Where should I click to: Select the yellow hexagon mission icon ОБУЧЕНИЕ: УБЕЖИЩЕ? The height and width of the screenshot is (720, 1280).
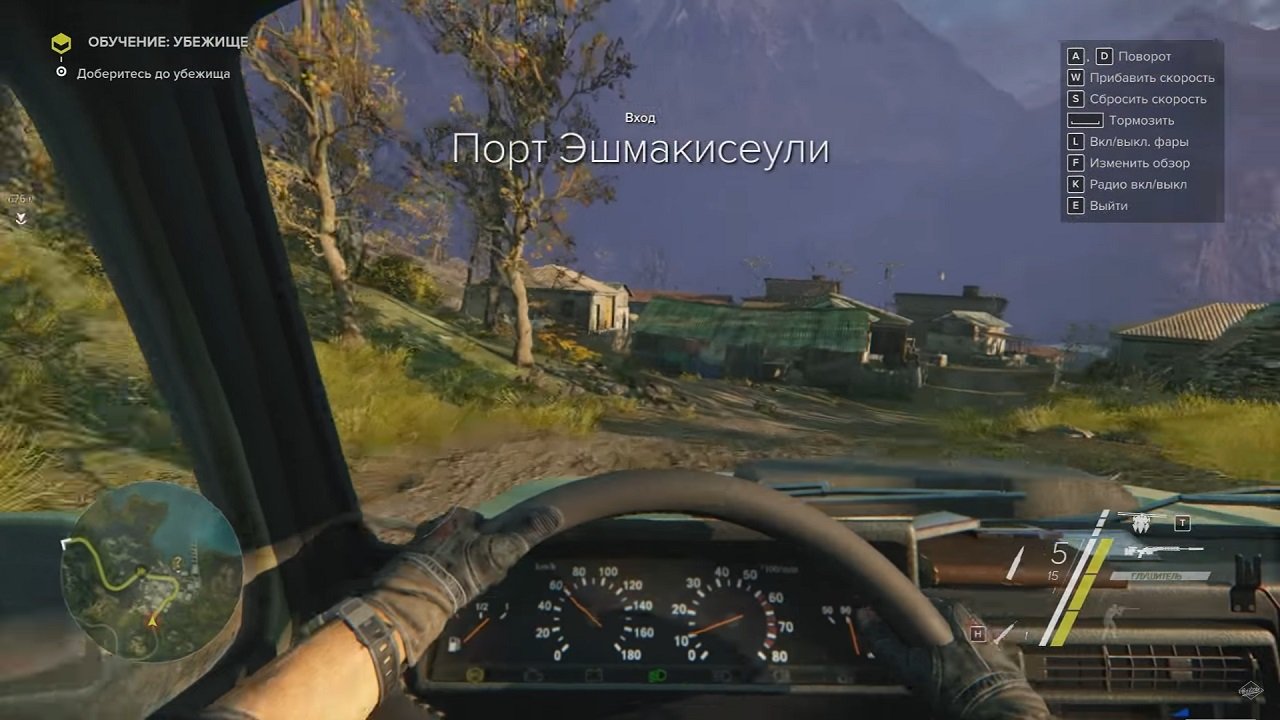click(x=60, y=43)
